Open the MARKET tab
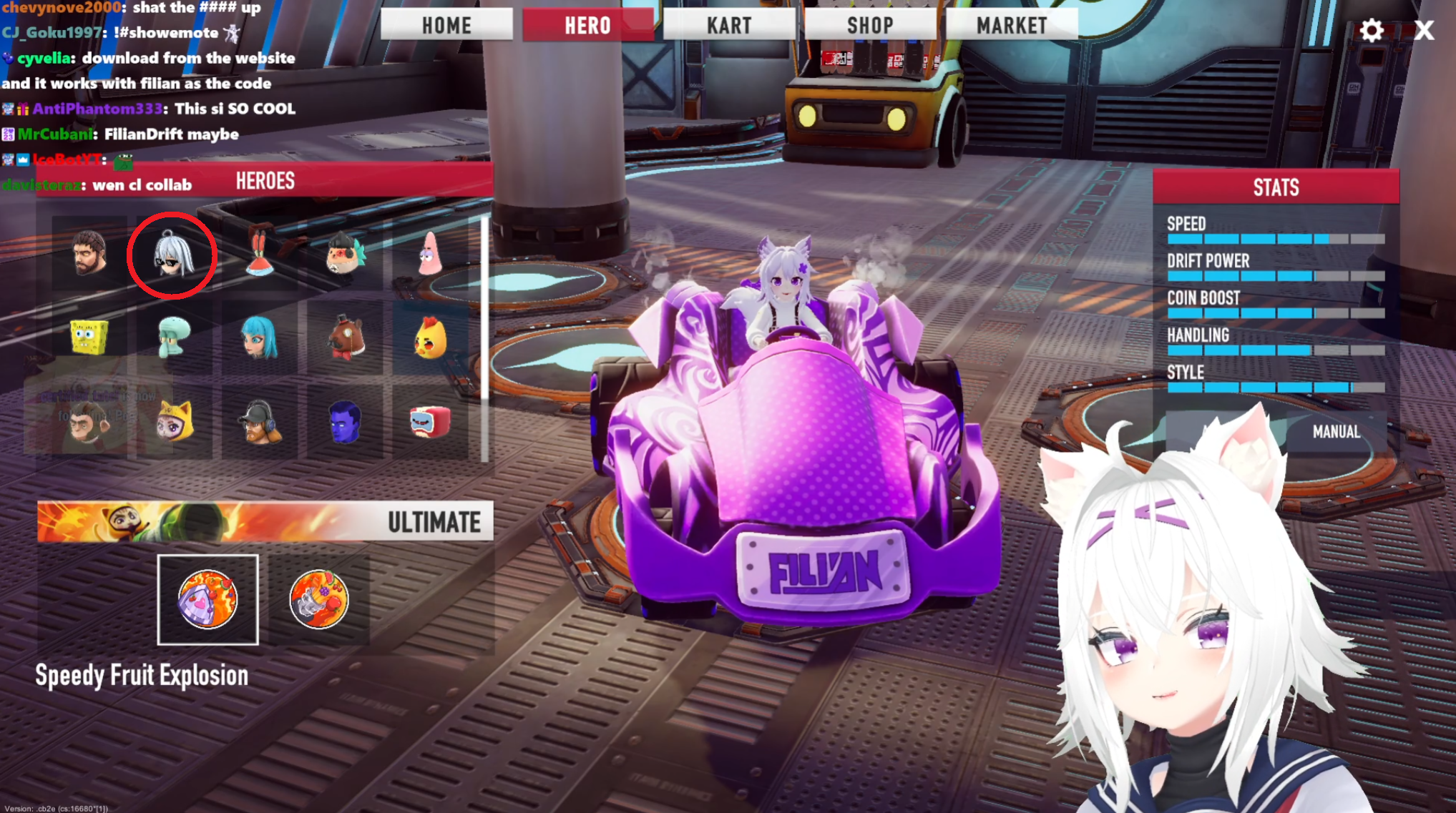The image size is (1456, 813). [x=1012, y=25]
